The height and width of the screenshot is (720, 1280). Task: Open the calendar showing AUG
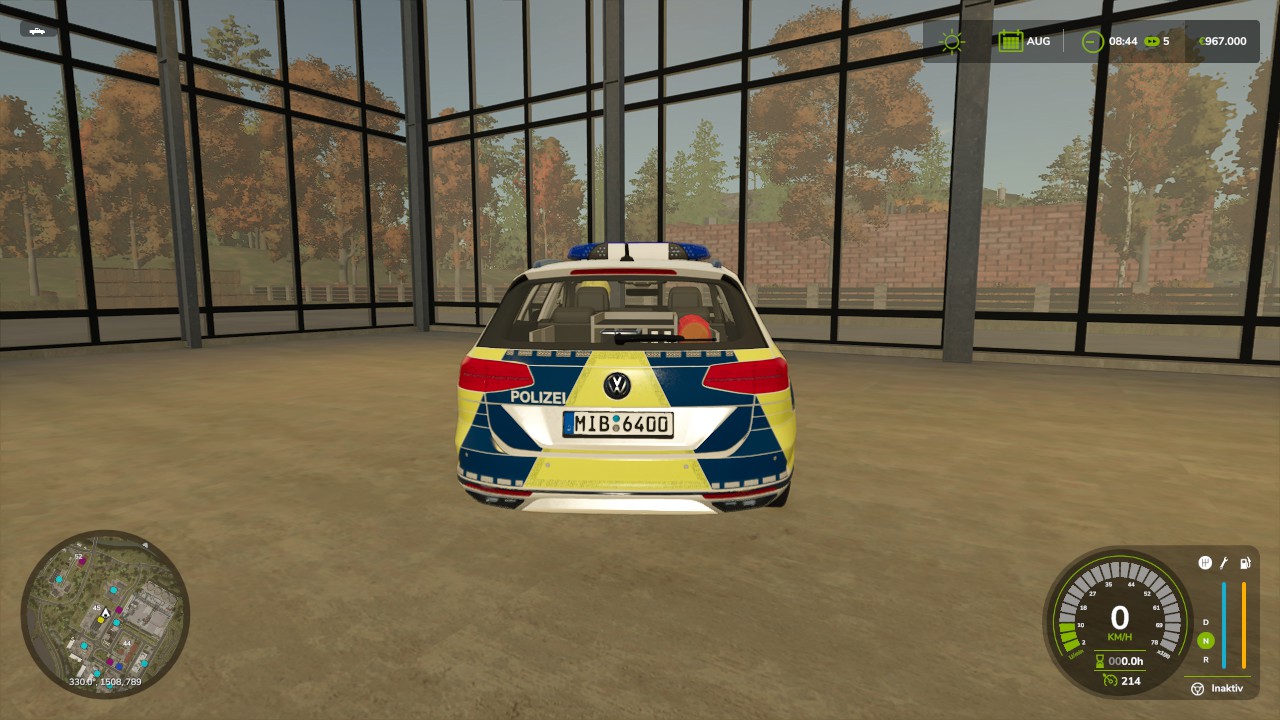click(1010, 42)
